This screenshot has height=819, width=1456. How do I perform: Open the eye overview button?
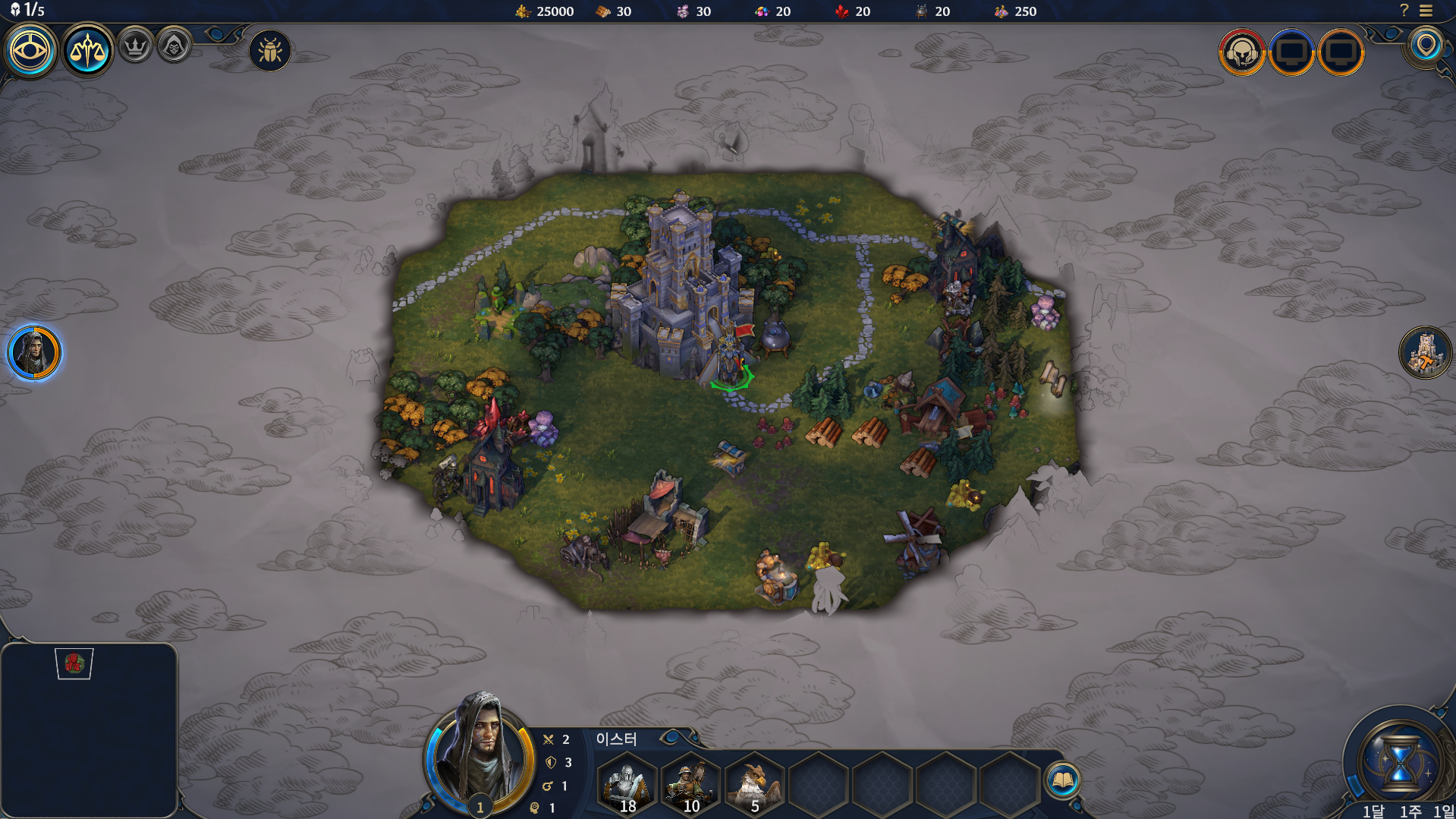coord(30,51)
